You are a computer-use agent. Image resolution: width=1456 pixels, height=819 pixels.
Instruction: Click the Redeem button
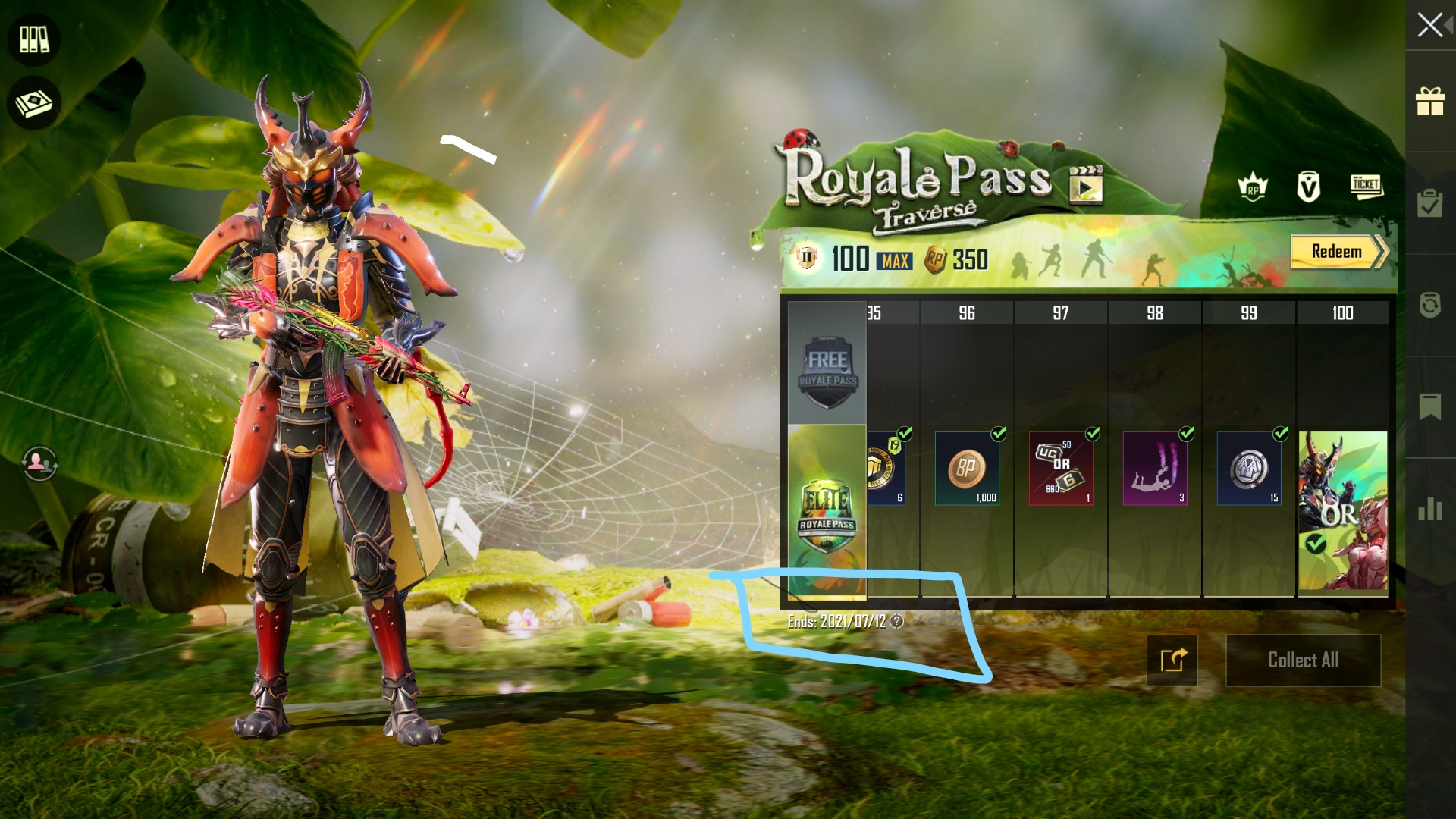pyautogui.click(x=1338, y=252)
